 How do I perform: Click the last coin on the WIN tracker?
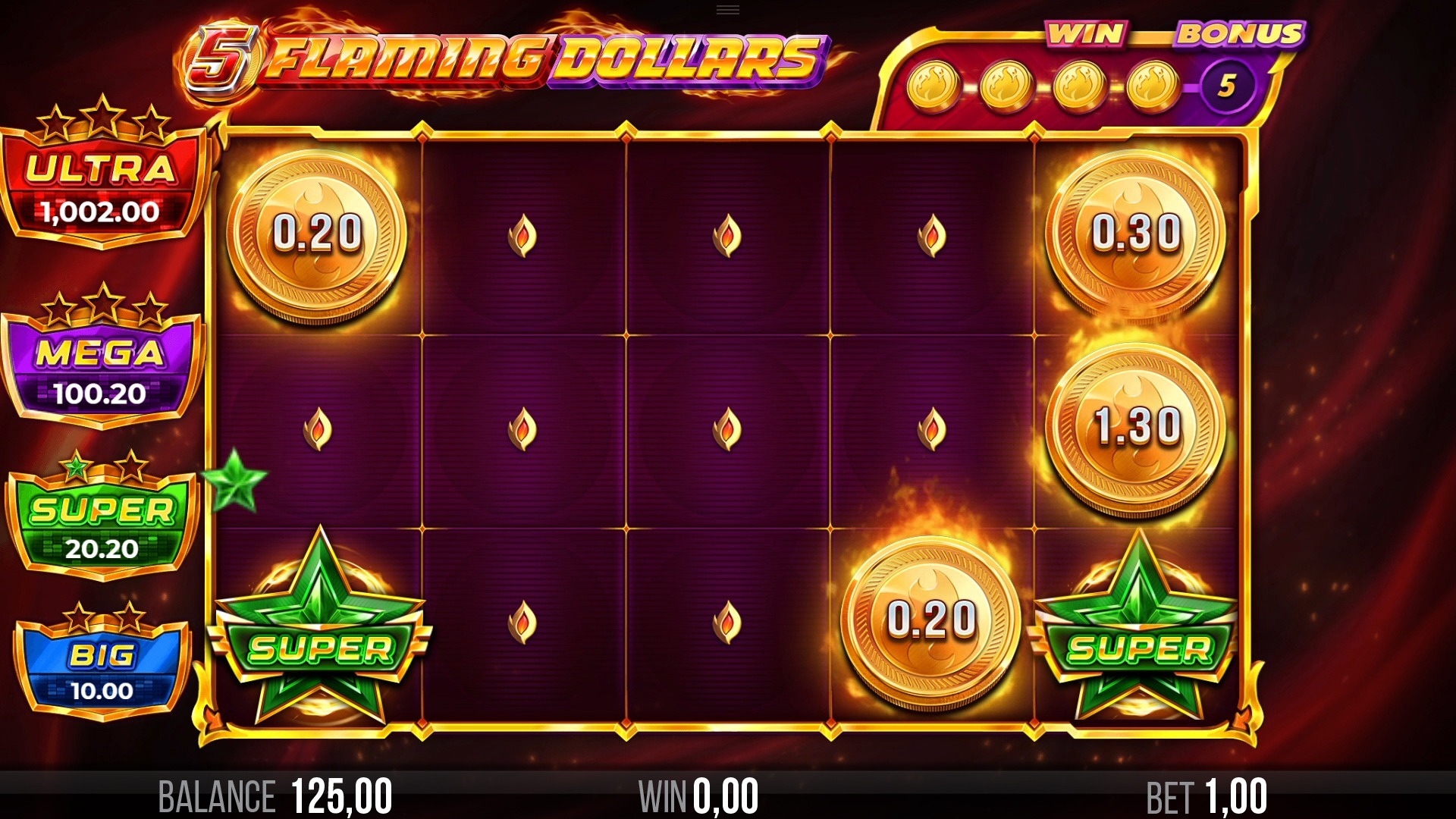point(1153,85)
